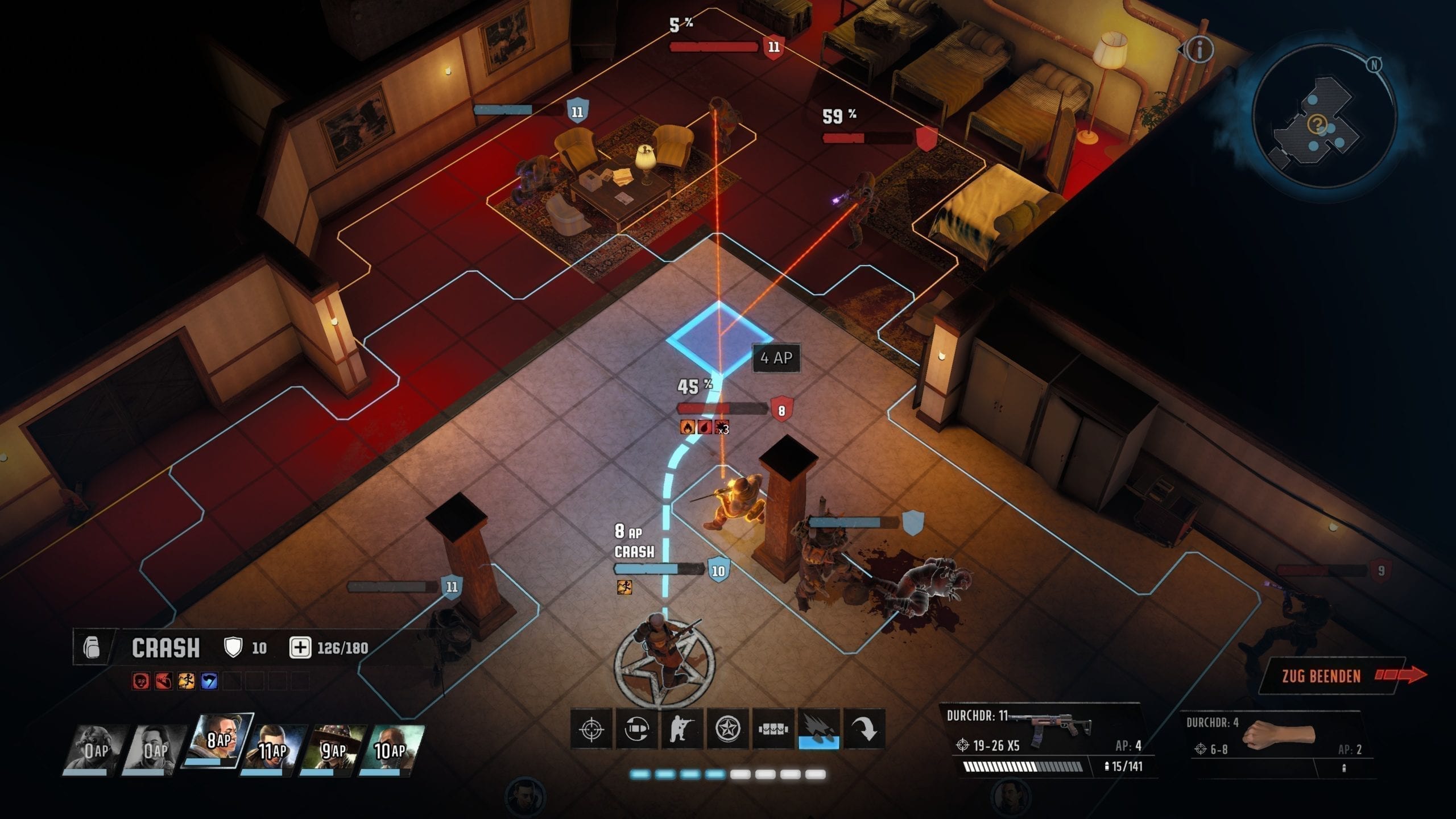Screen dimensions: 1456x819
Task: Open the ammo belt pouch action
Action: (773, 729)
